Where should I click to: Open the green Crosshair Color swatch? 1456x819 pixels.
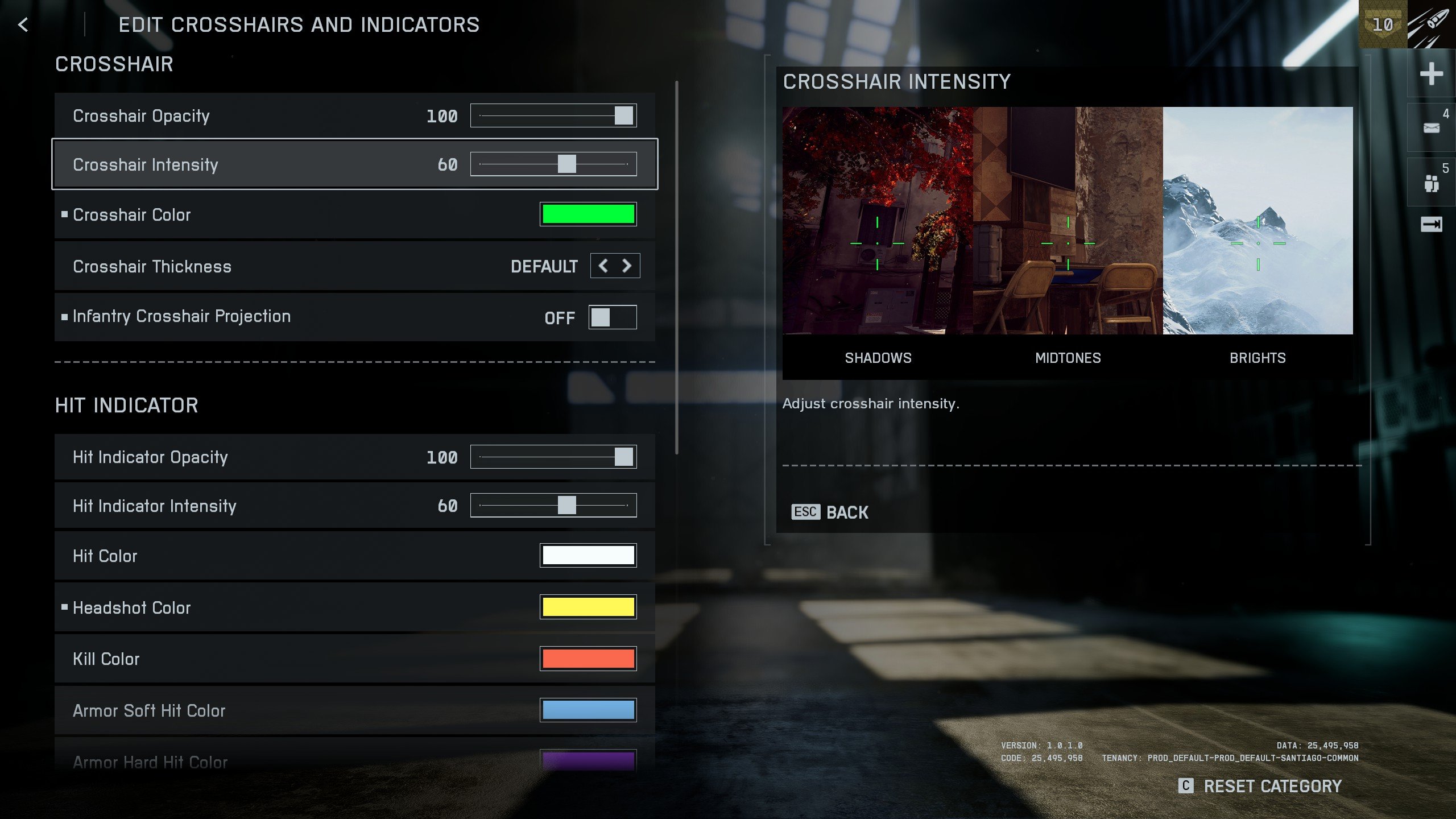pyautogui.click(x=588, y=214)
